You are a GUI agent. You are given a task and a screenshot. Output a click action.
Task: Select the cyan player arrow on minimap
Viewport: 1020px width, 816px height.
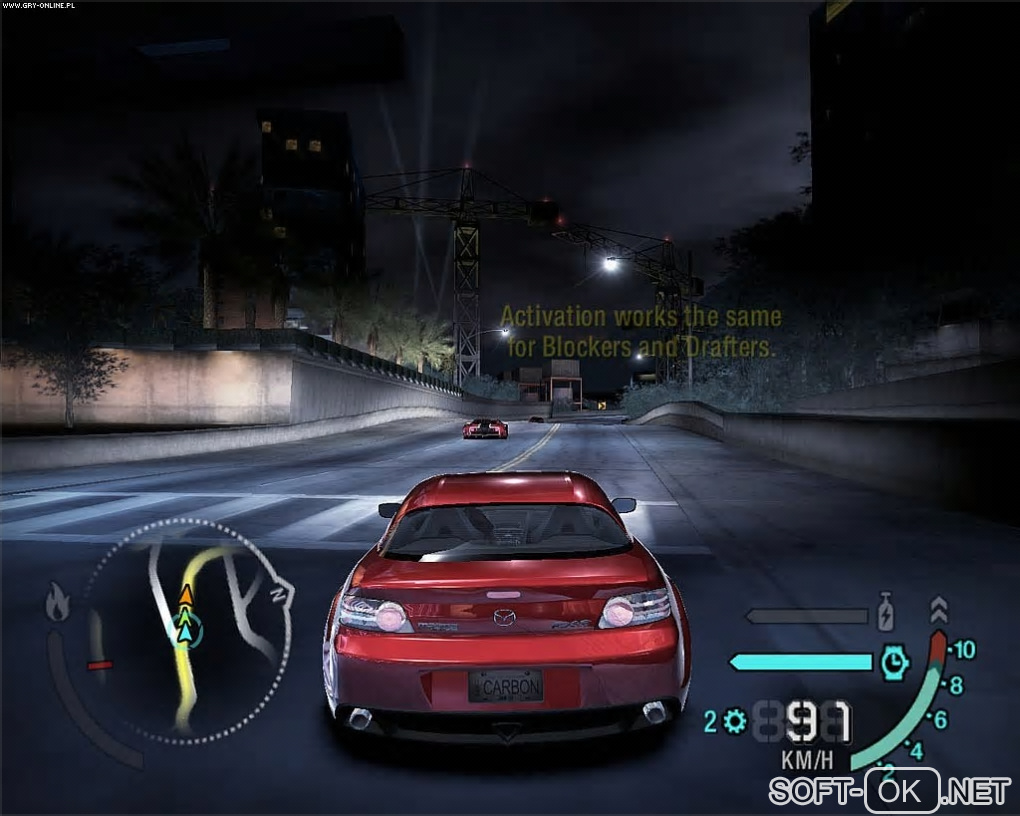[185, 629]
